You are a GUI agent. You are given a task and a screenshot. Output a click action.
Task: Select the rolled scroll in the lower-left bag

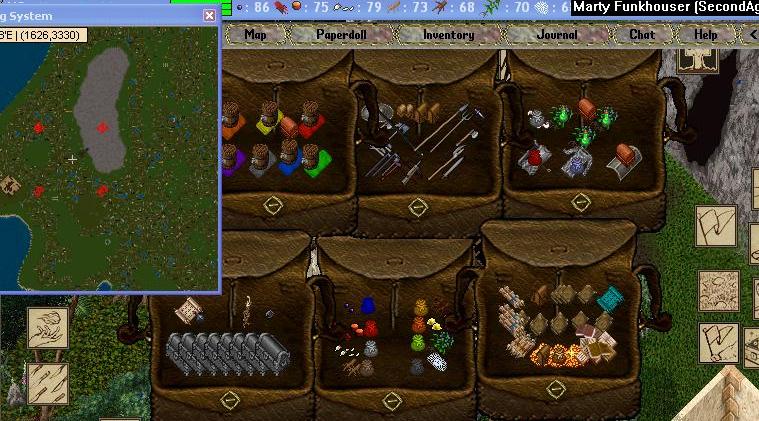pos(187,311)
